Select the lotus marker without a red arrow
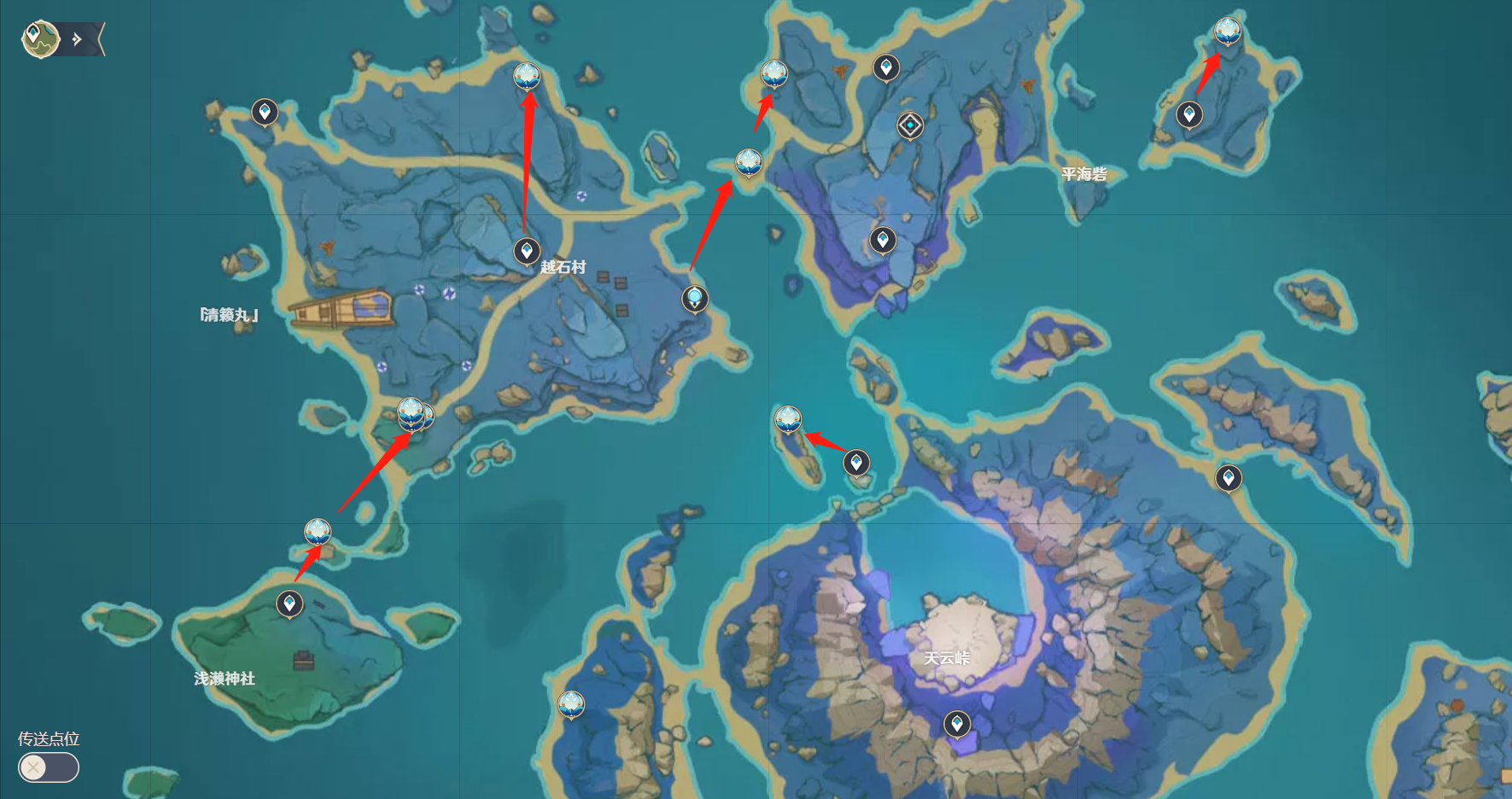The height and width of the screenshot is (799, 1512). pos(571,704)
